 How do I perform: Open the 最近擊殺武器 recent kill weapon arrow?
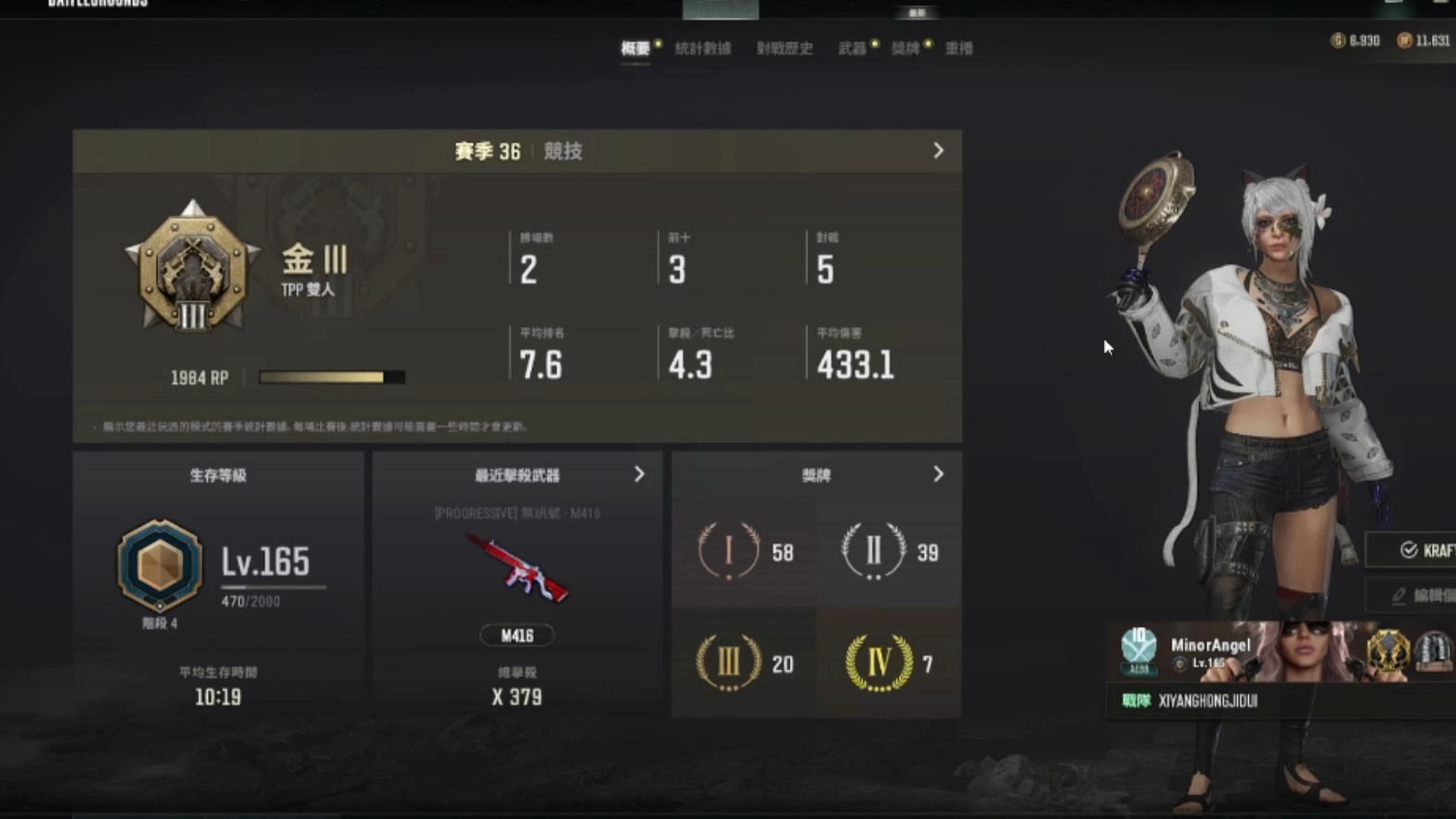tap(639, 474)
